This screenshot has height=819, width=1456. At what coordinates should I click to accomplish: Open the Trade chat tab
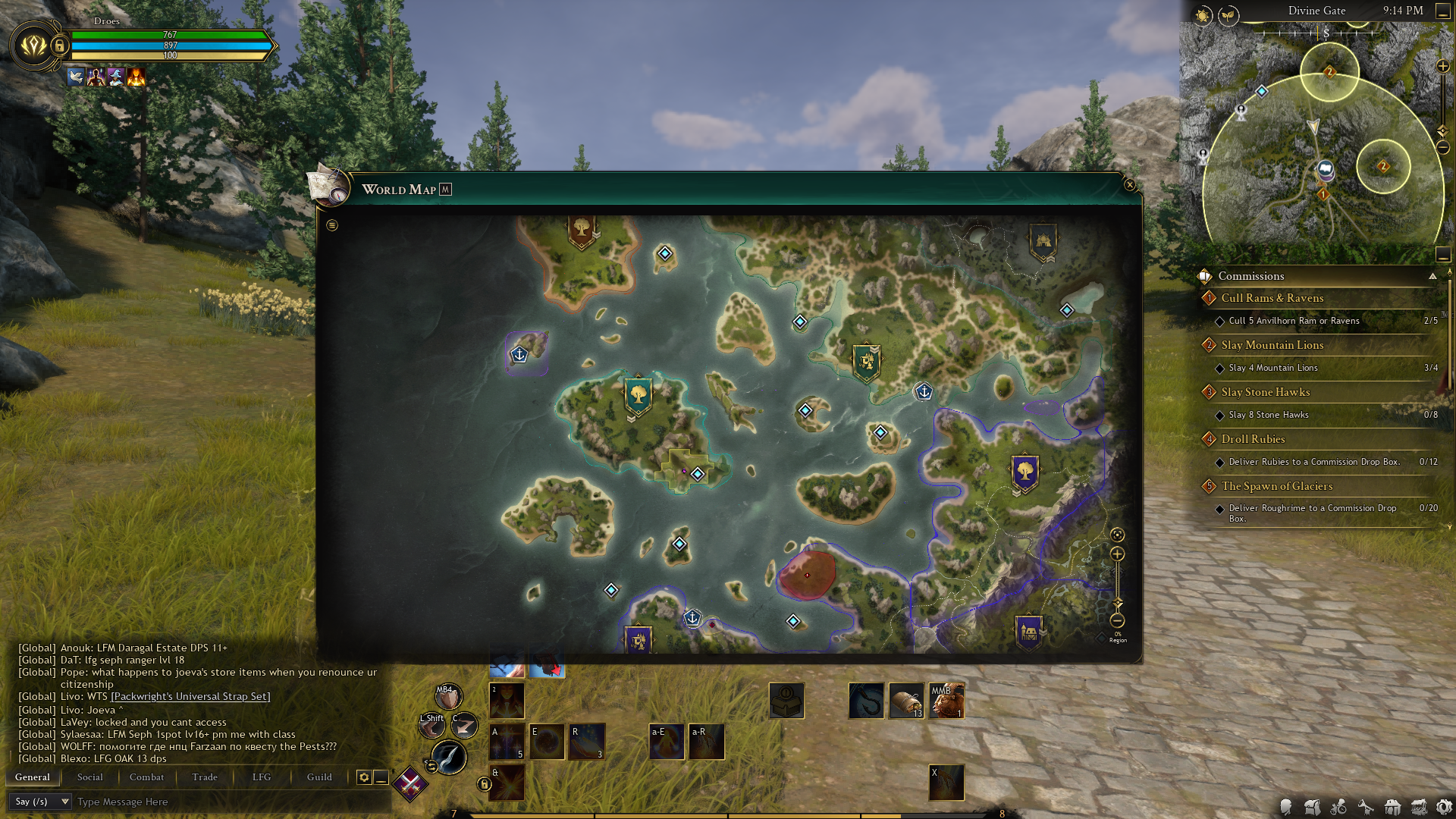205,777
